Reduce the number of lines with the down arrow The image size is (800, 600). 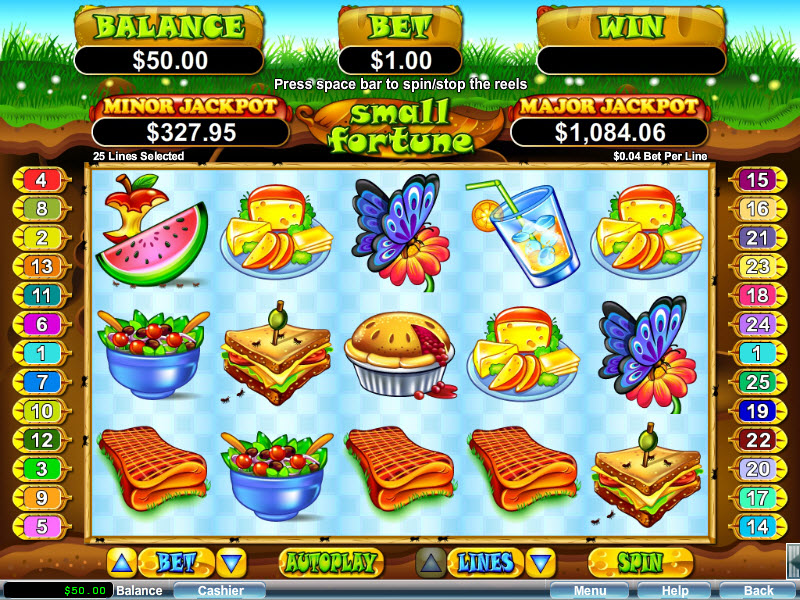(x=540, y=562)
